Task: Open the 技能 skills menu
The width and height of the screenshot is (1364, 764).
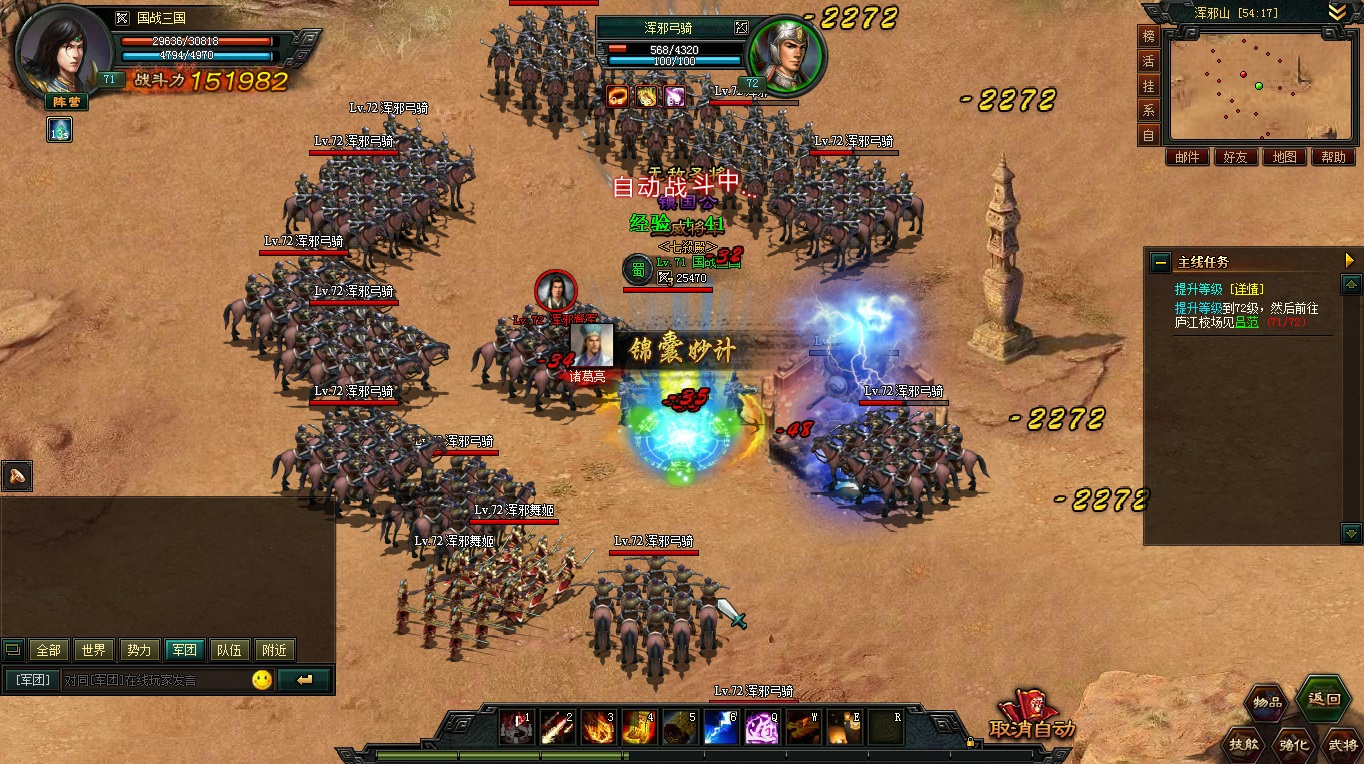Action: click(1244, 743)
